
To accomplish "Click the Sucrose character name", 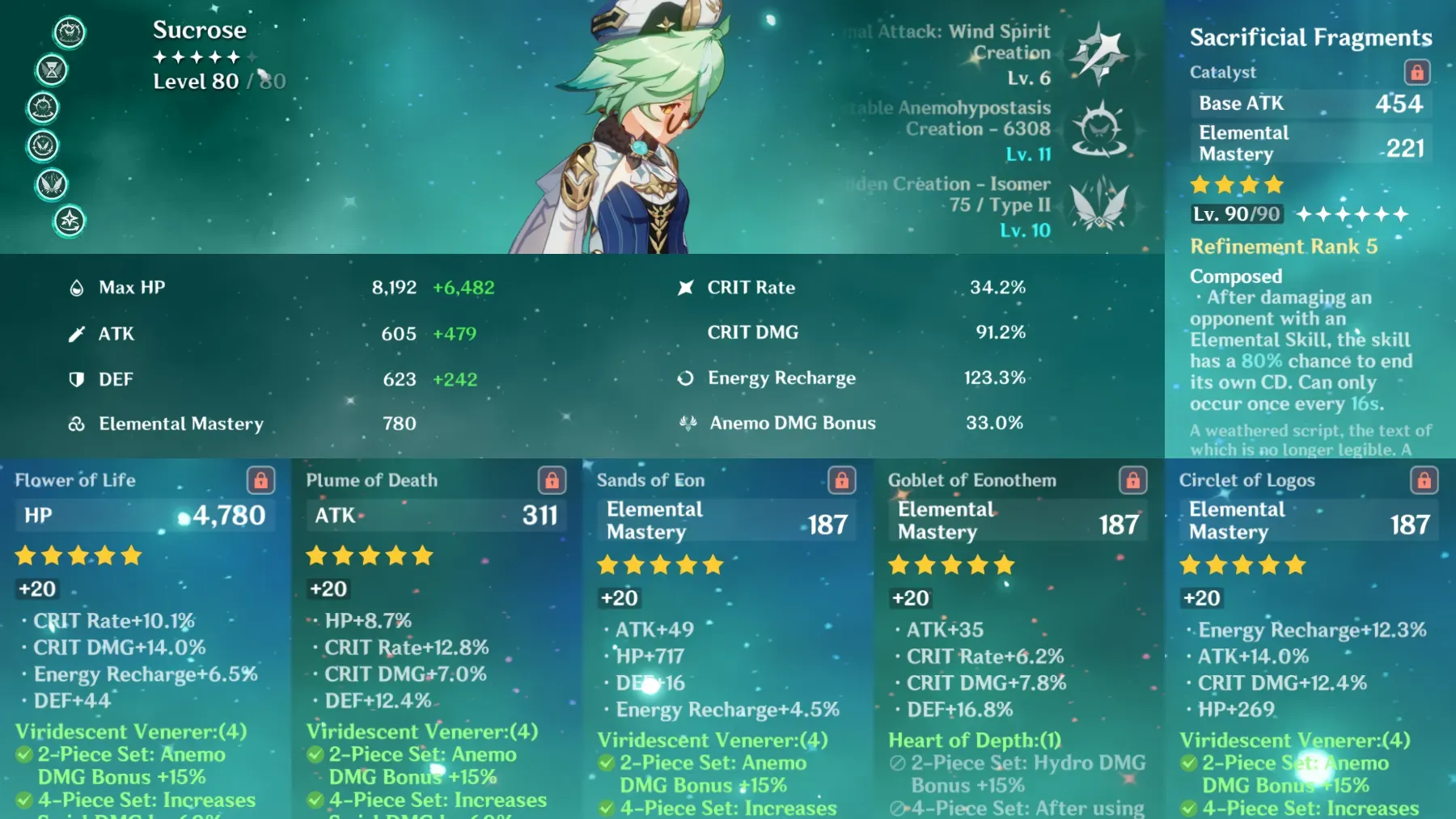I will (199, 29).
